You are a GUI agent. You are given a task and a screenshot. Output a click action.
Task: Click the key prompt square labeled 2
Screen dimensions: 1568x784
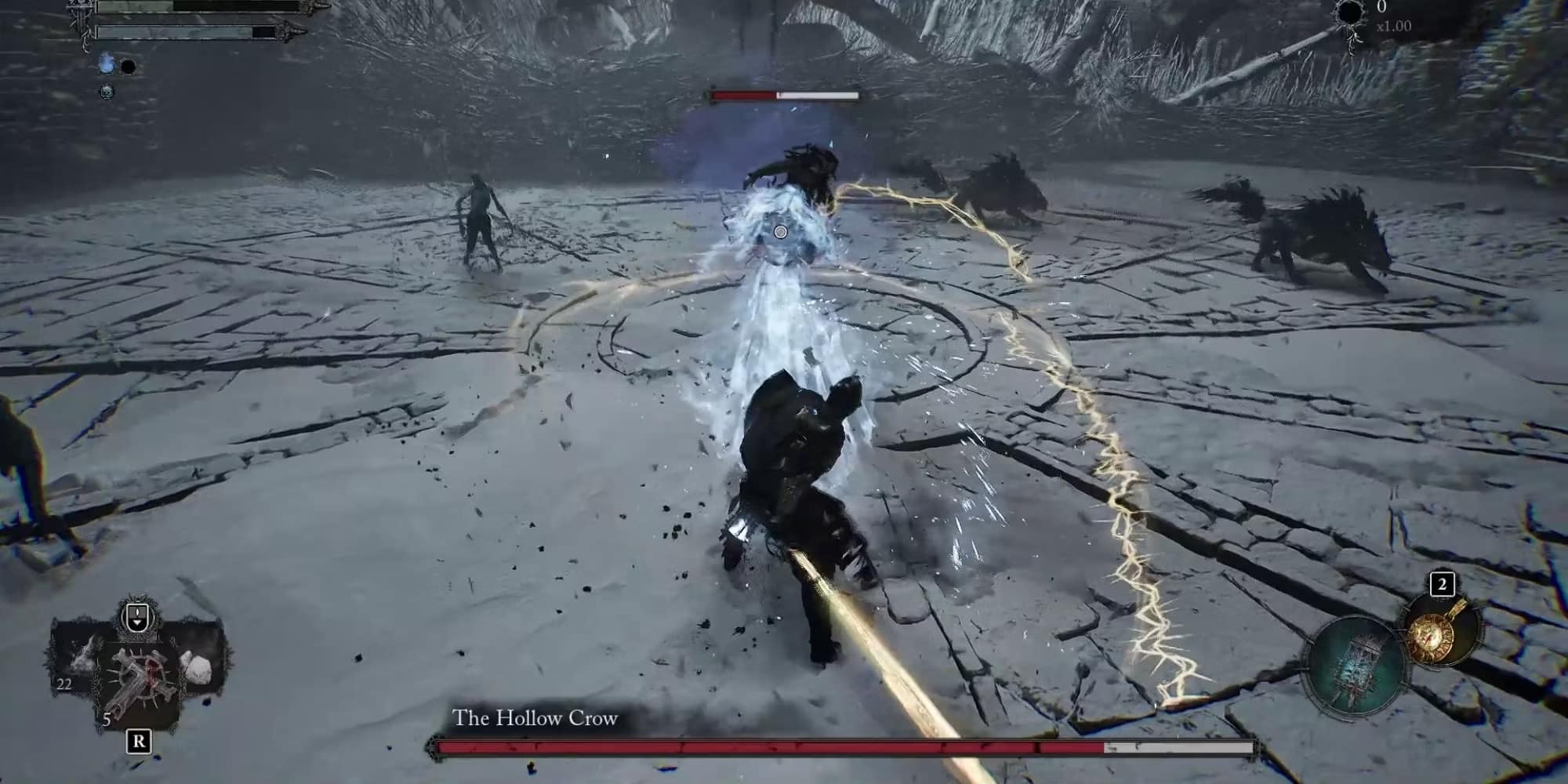tap(1443, 584)
